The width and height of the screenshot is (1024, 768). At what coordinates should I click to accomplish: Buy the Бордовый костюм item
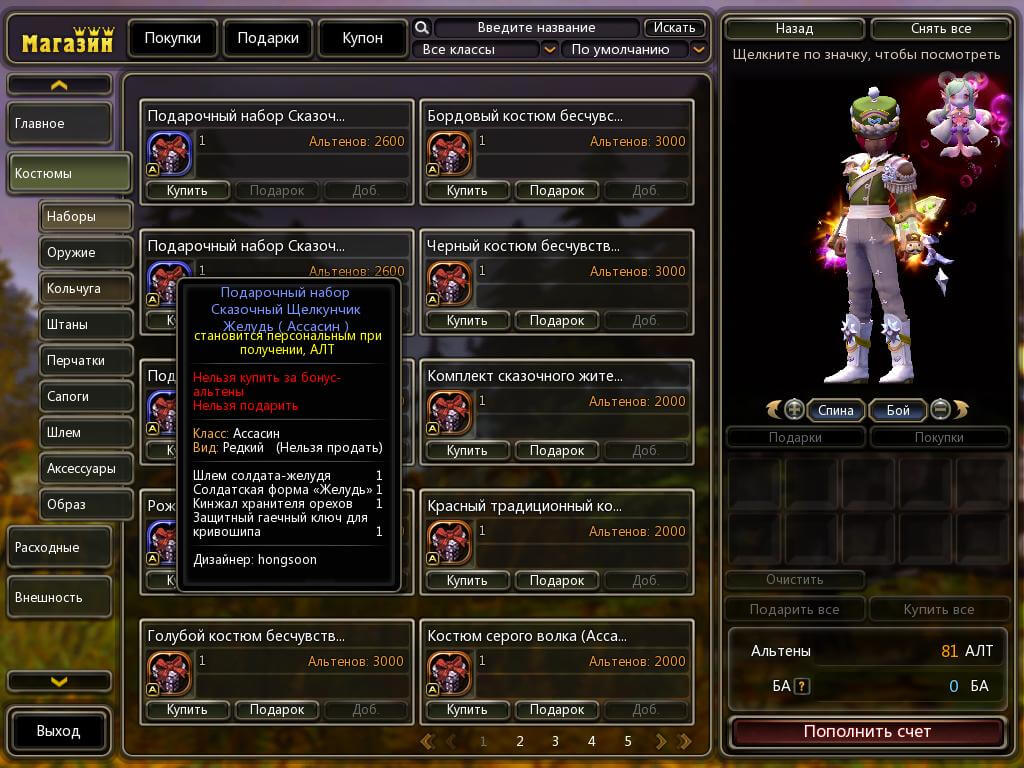click(x=467, y=190)
